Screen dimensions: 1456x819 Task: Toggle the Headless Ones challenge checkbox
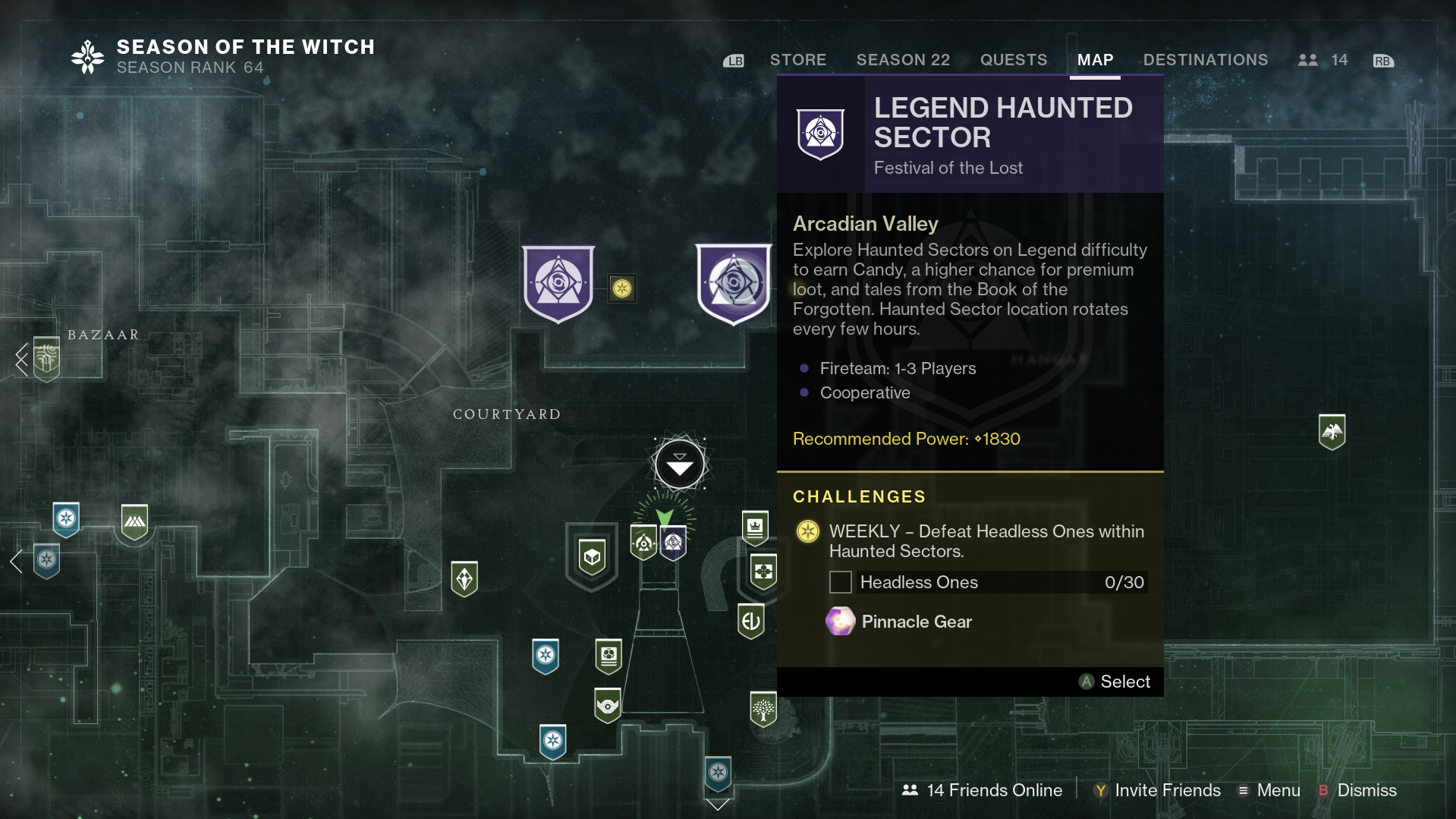840,581
